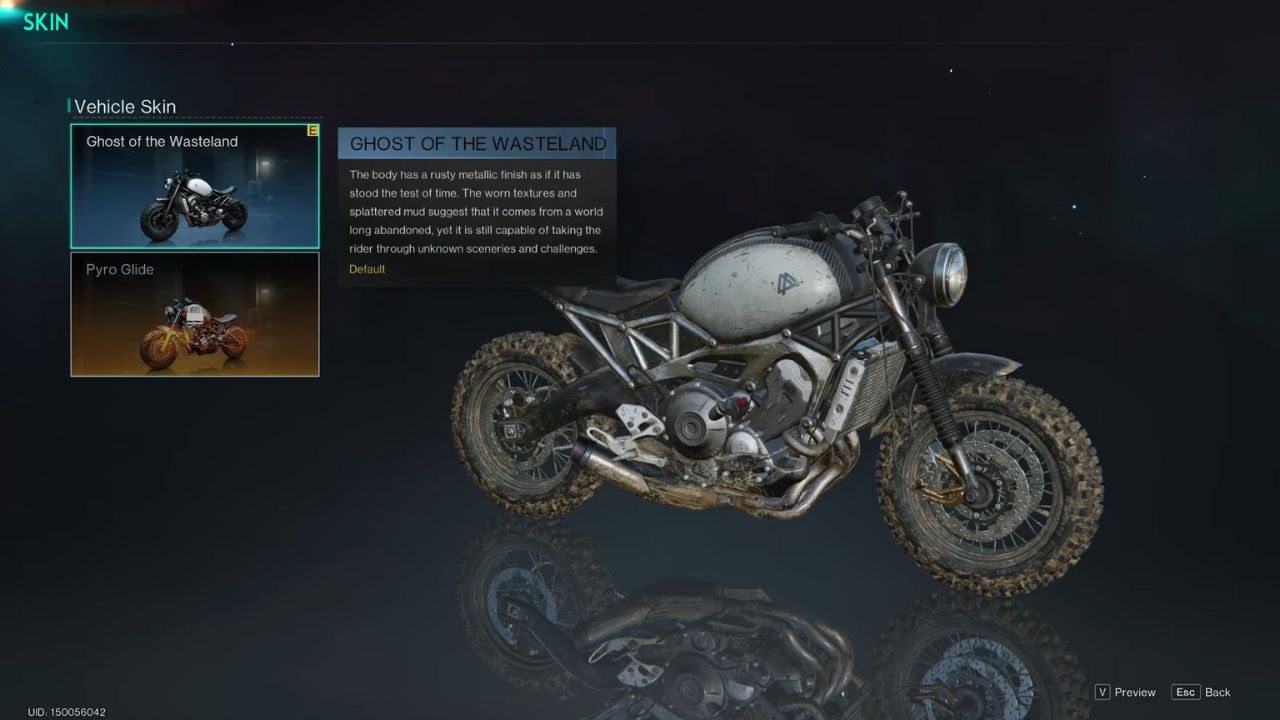
Task: Click the Default tag under the skin description
Action: (x=367, y=269)
